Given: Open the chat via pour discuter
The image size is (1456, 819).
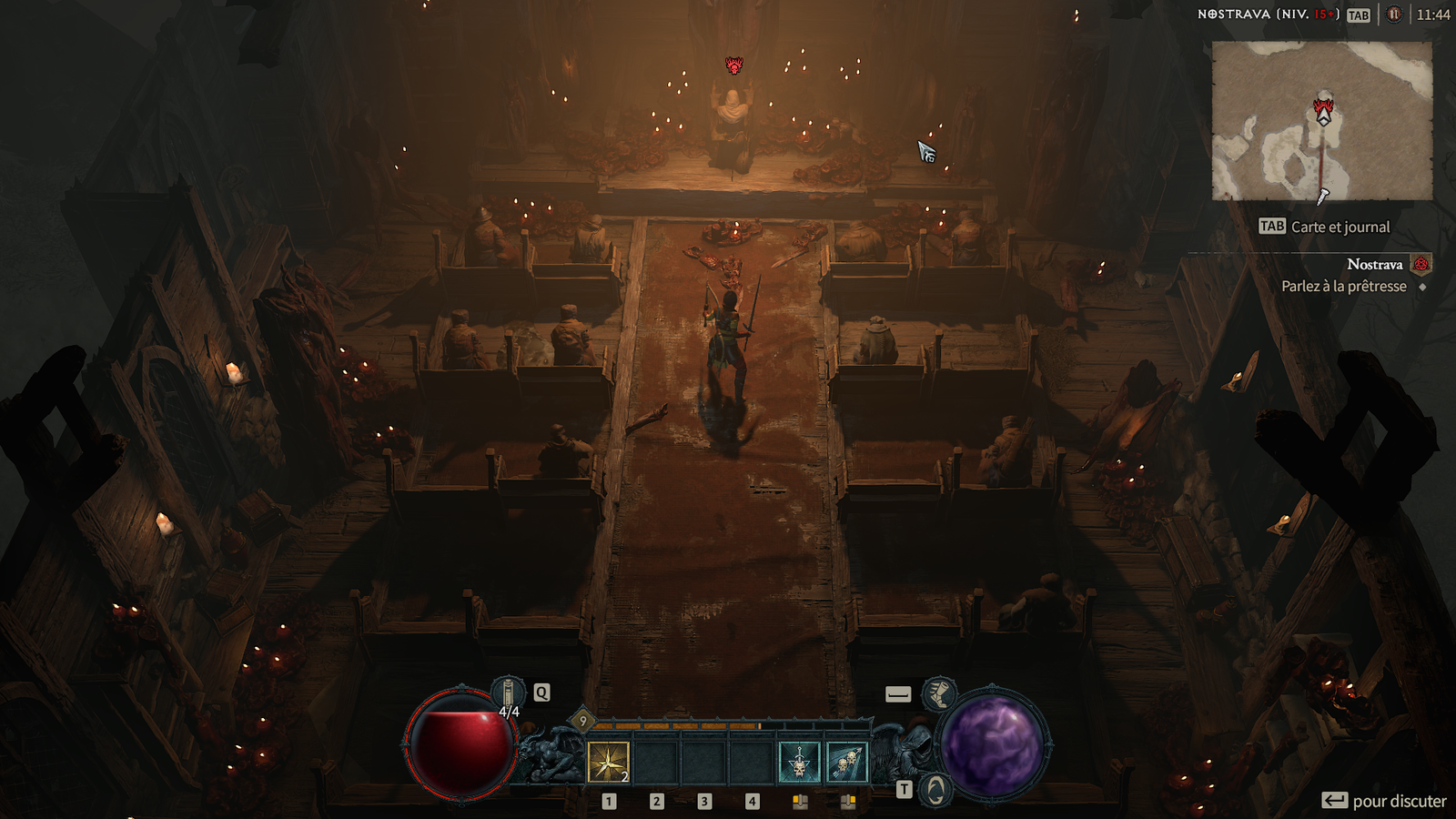Looking at the screenshot, I should (1385, 801).
